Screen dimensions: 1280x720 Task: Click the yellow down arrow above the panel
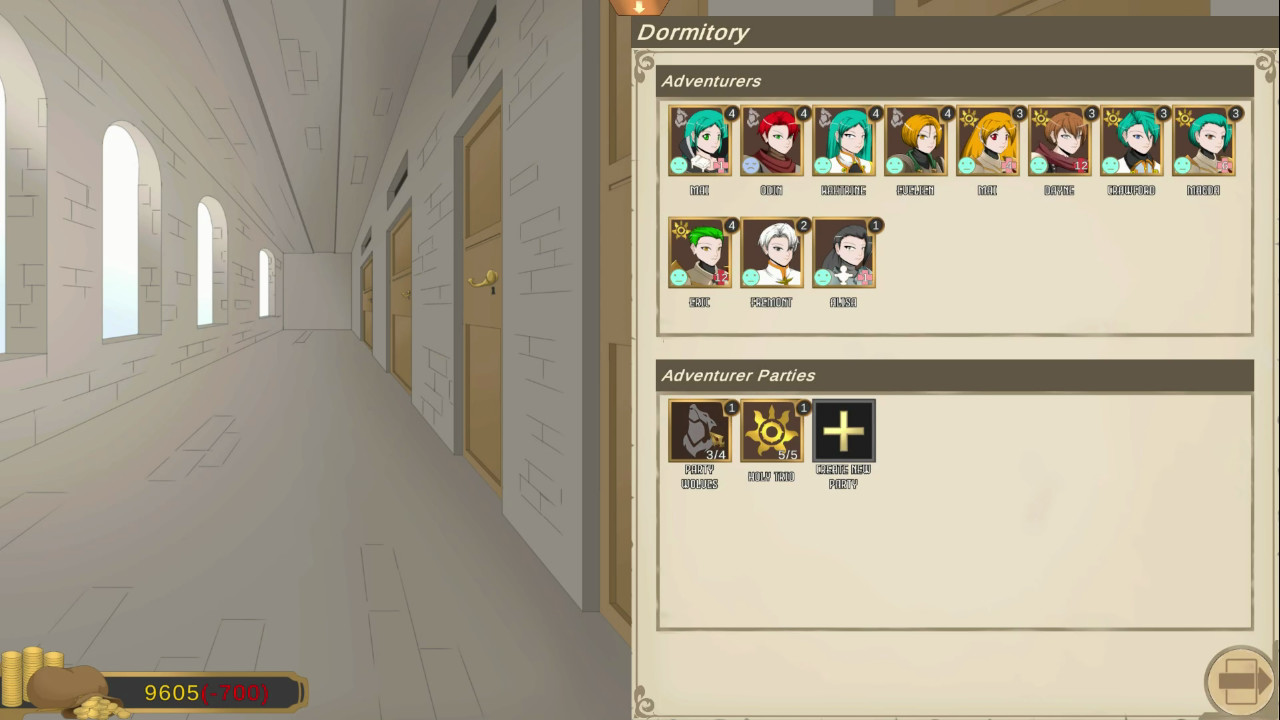(638, 8)
